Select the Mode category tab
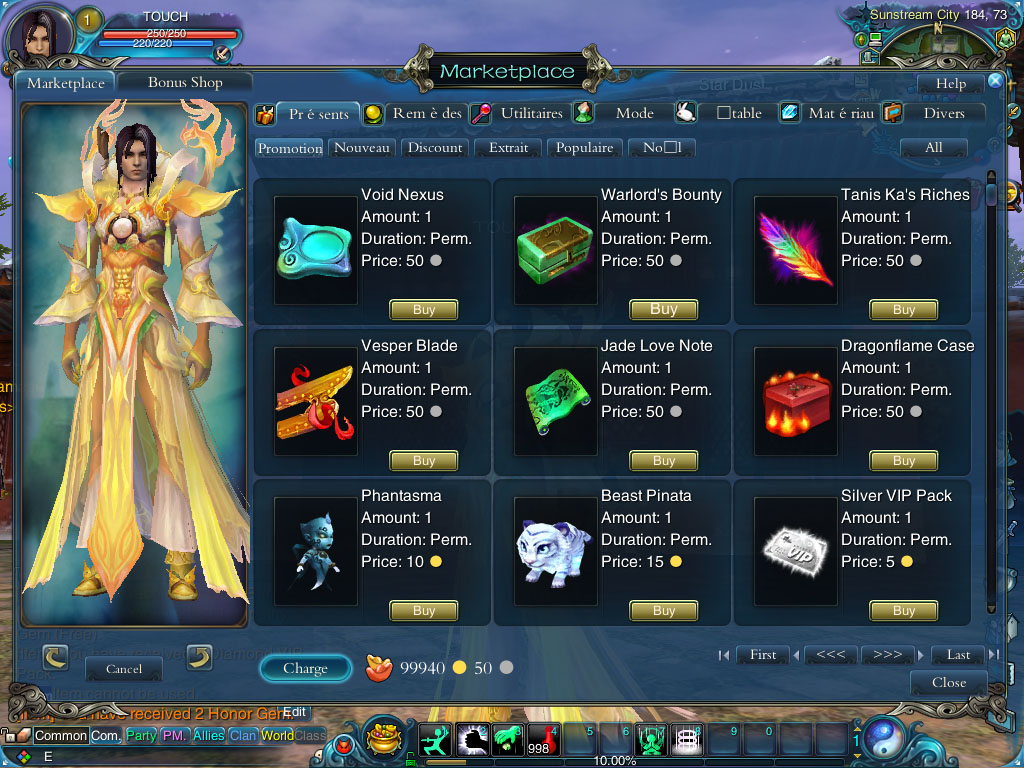The image size is (1024, 768). coord(634,113)
